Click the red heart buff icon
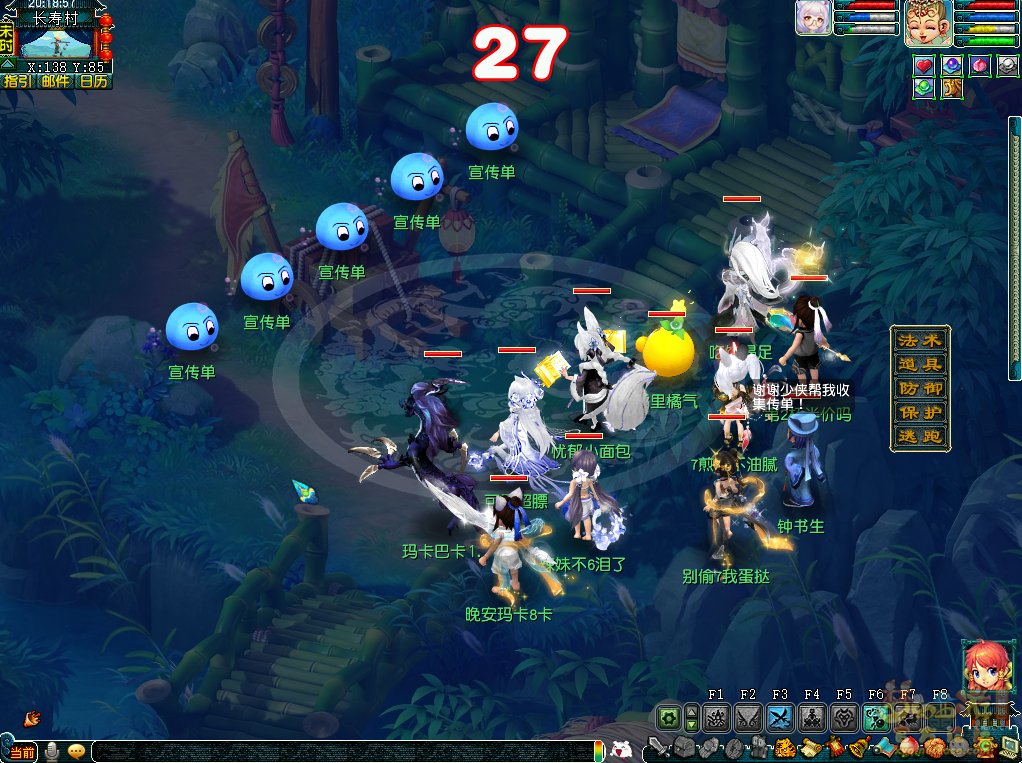 click(924, 66)
